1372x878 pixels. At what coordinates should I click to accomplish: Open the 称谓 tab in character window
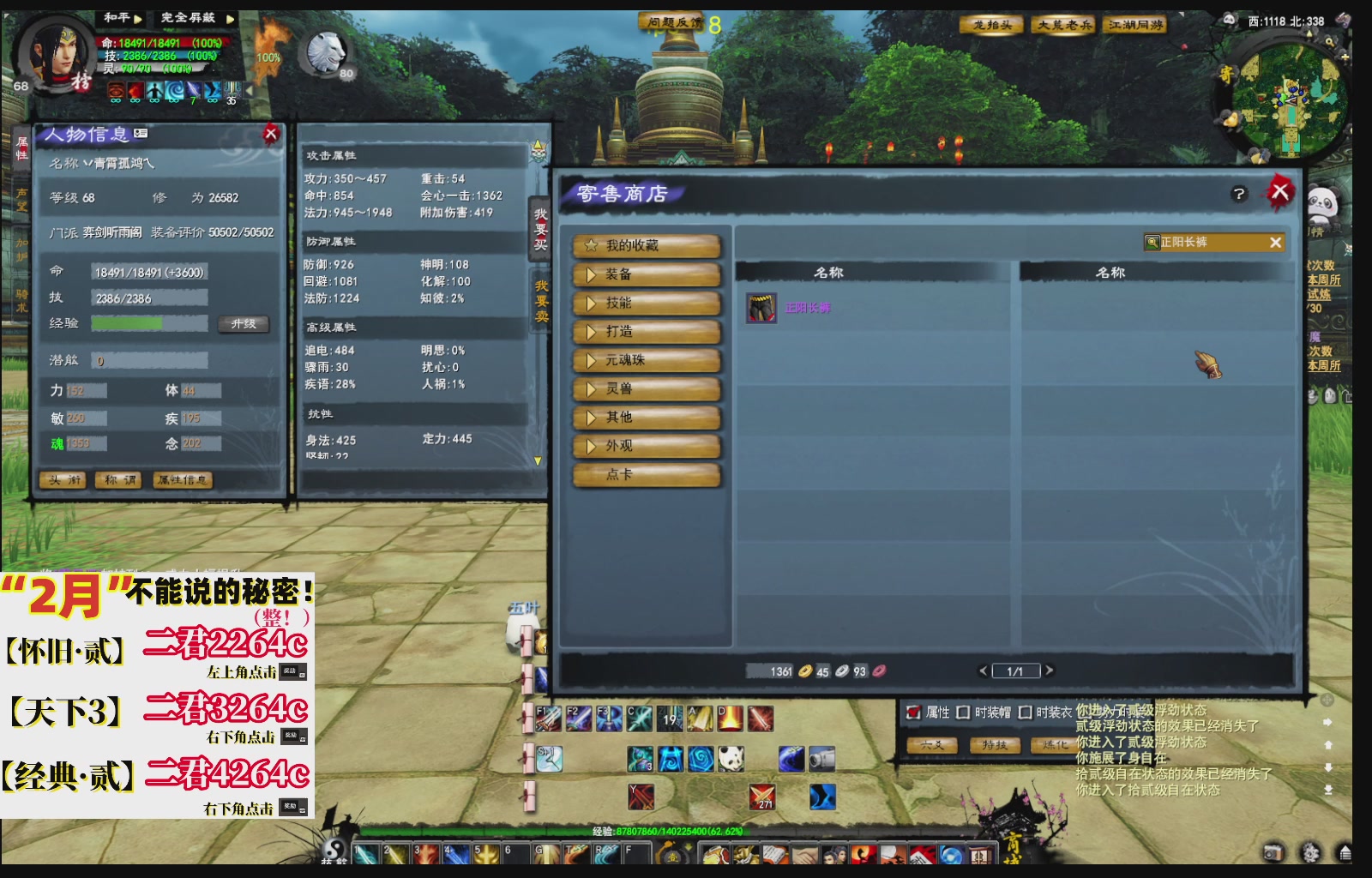point(118,480)
